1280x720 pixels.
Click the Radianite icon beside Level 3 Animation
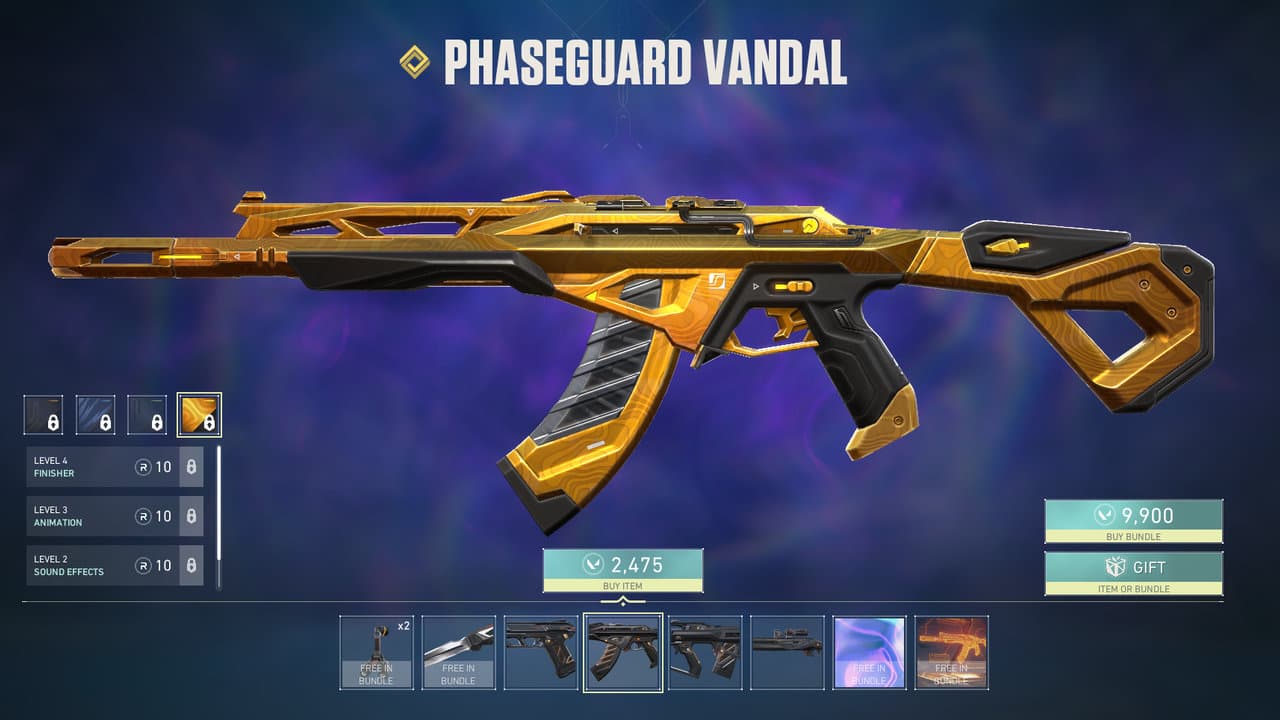145,515
